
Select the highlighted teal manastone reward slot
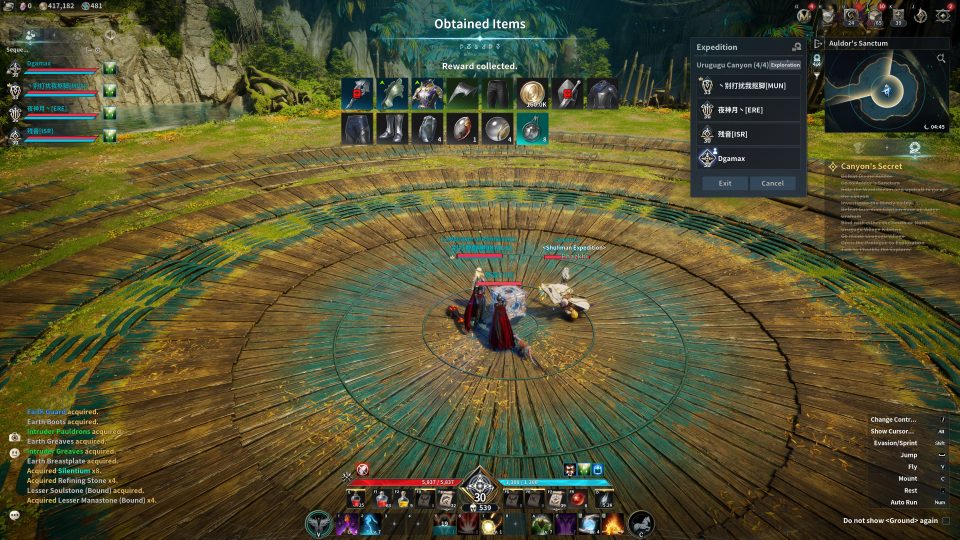[x=532, y=129]
